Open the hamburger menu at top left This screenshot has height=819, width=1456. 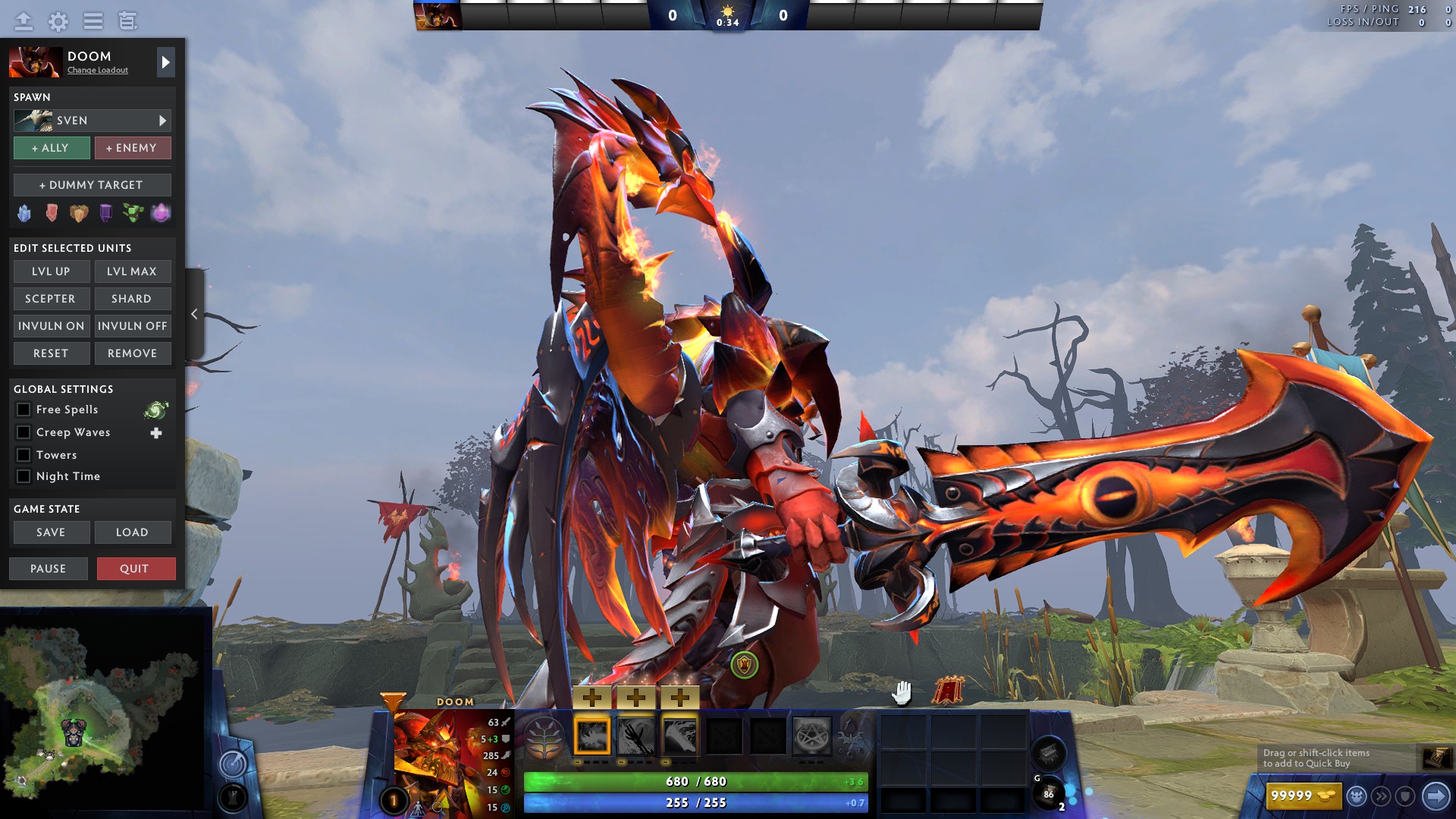tap(93, 22)
